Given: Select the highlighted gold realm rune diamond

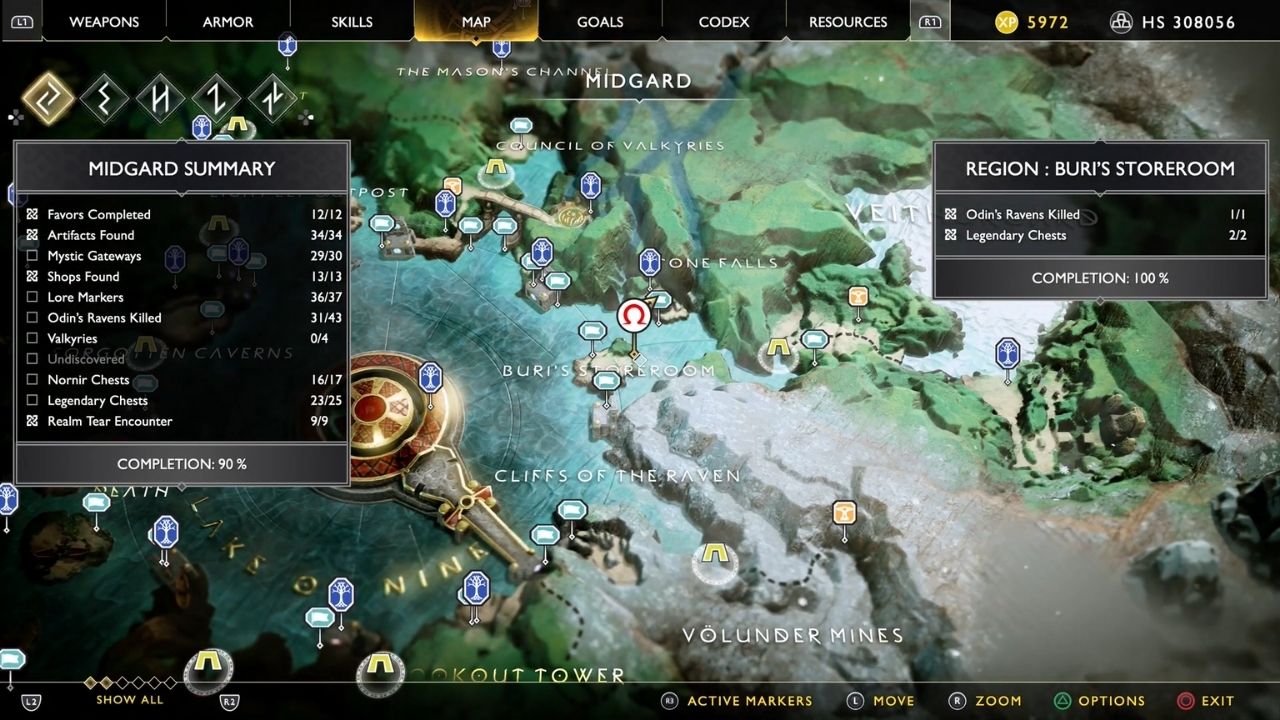Looking at the screenshot, I should pos(48,99).
